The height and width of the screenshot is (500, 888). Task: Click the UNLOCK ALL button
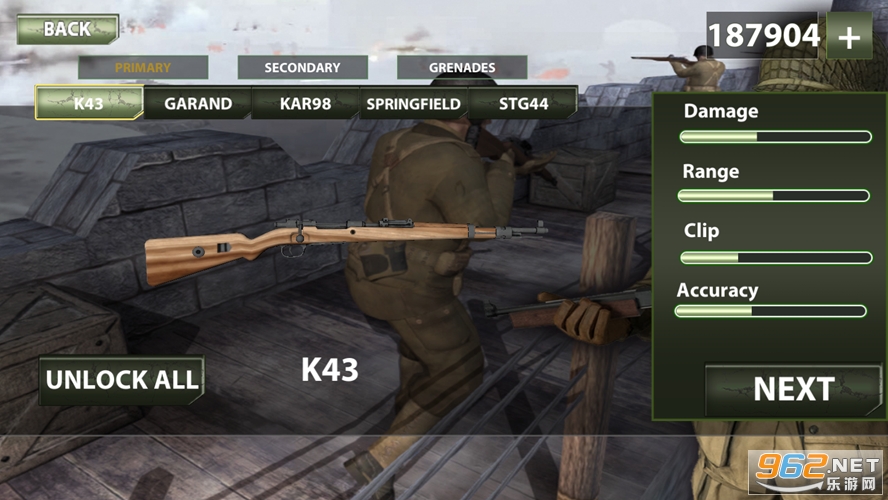(x=122, y=380)
